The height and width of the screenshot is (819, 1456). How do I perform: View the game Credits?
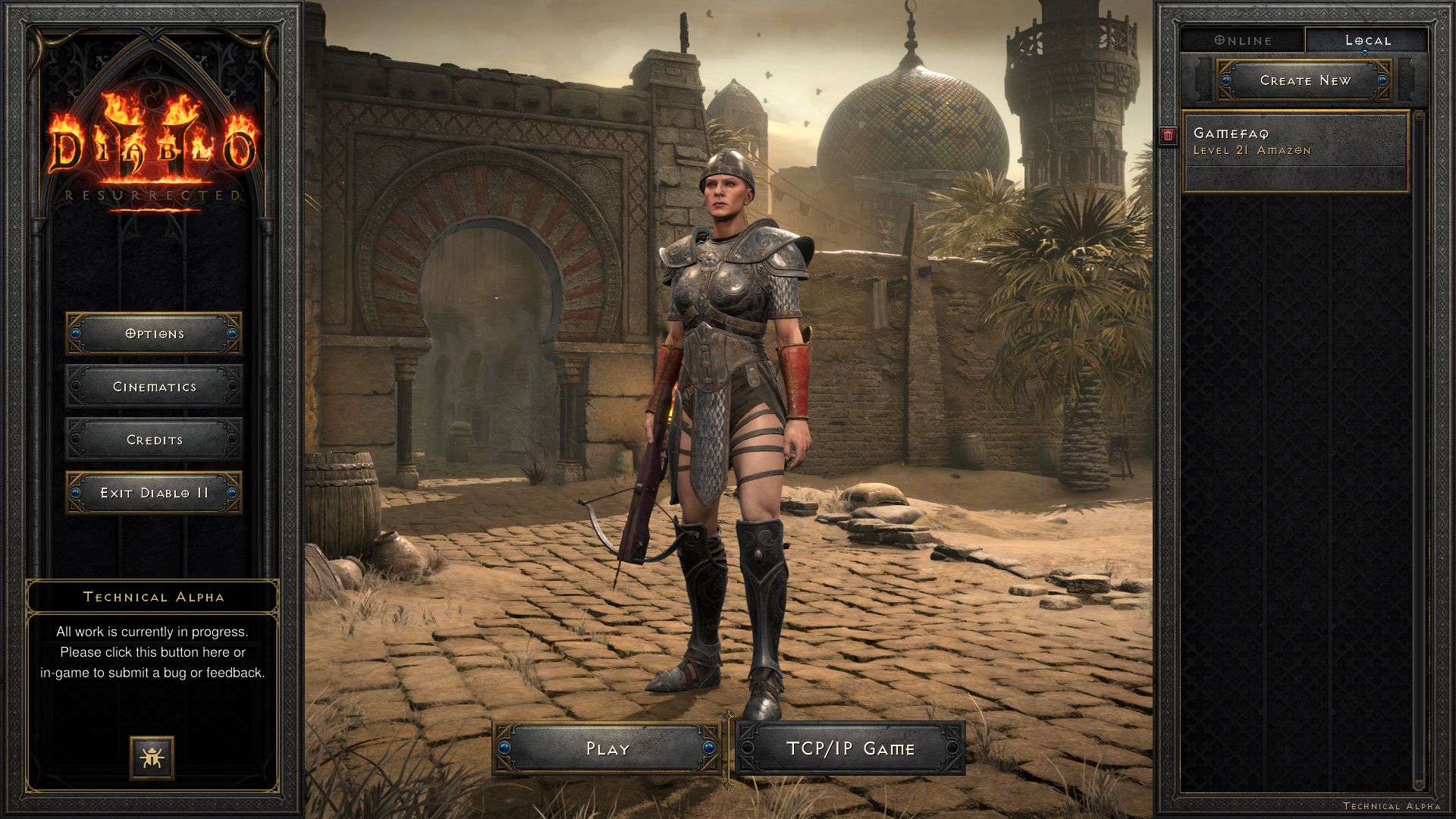[154, 440]
